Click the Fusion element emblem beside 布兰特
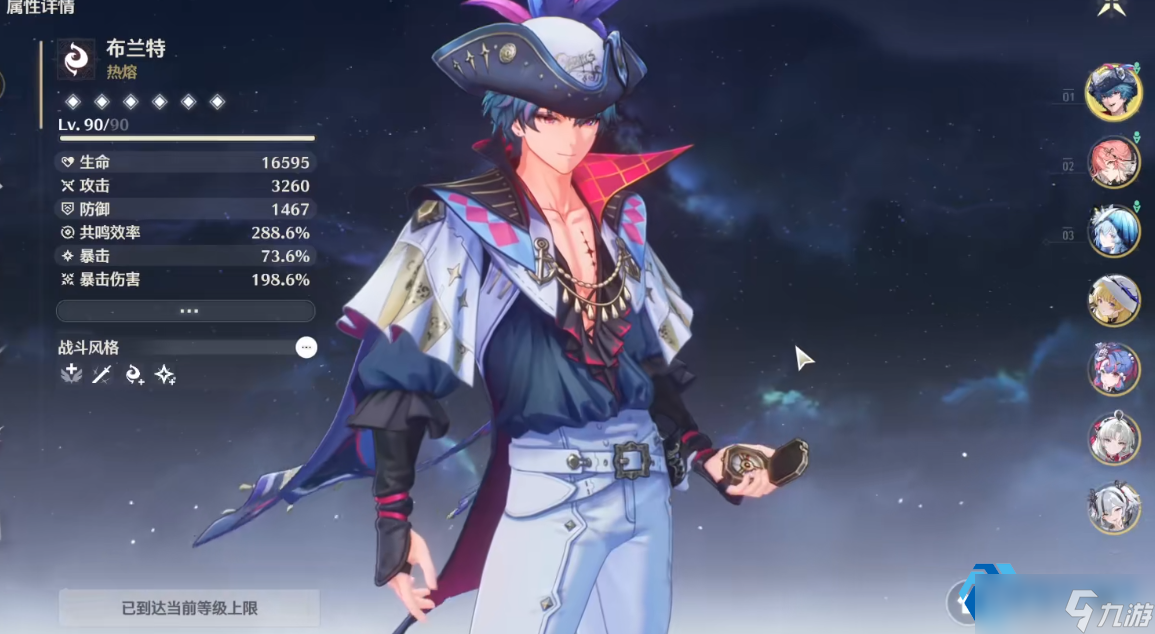Image resolution: width=1155 pixels, height=634 pixels. pos(76,59)
